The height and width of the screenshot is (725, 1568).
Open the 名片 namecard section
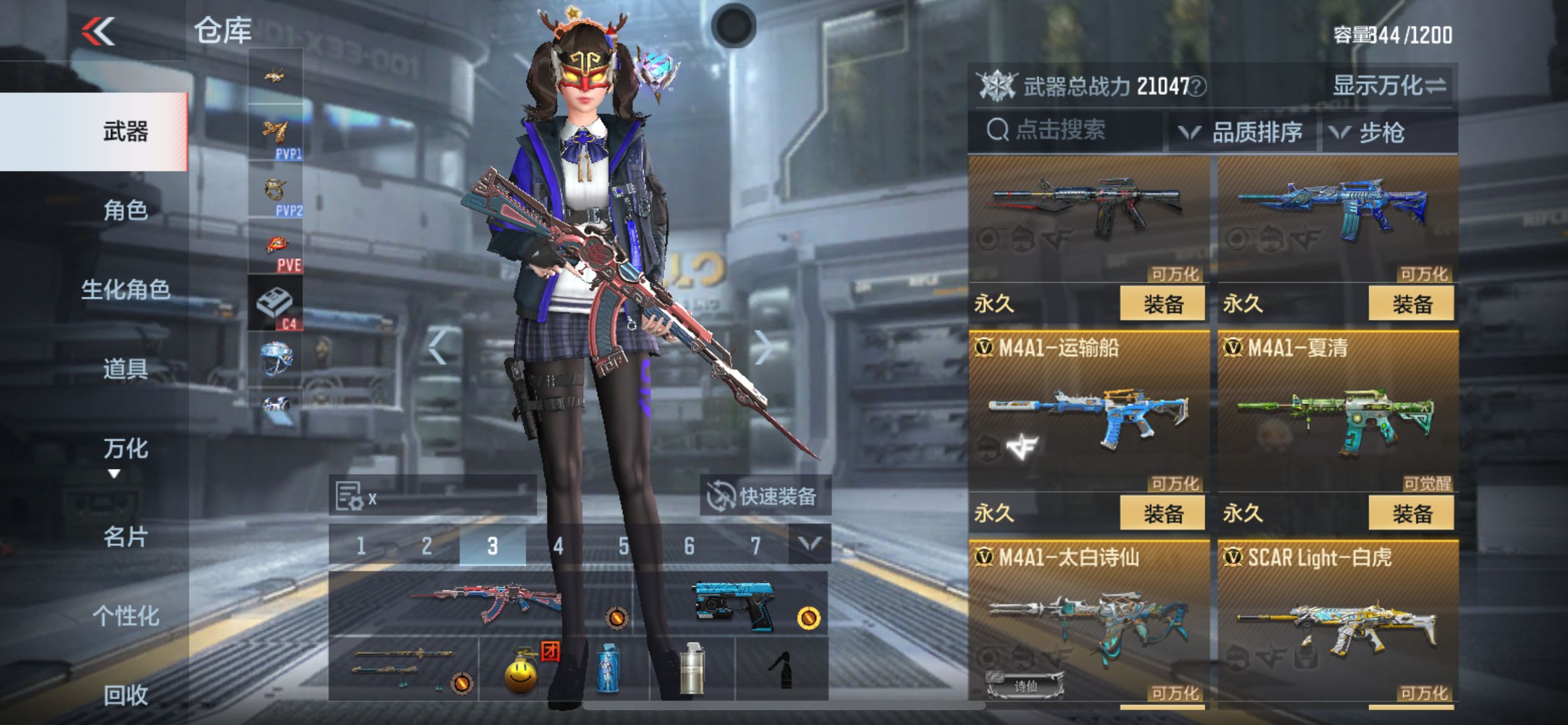[125, 537]
